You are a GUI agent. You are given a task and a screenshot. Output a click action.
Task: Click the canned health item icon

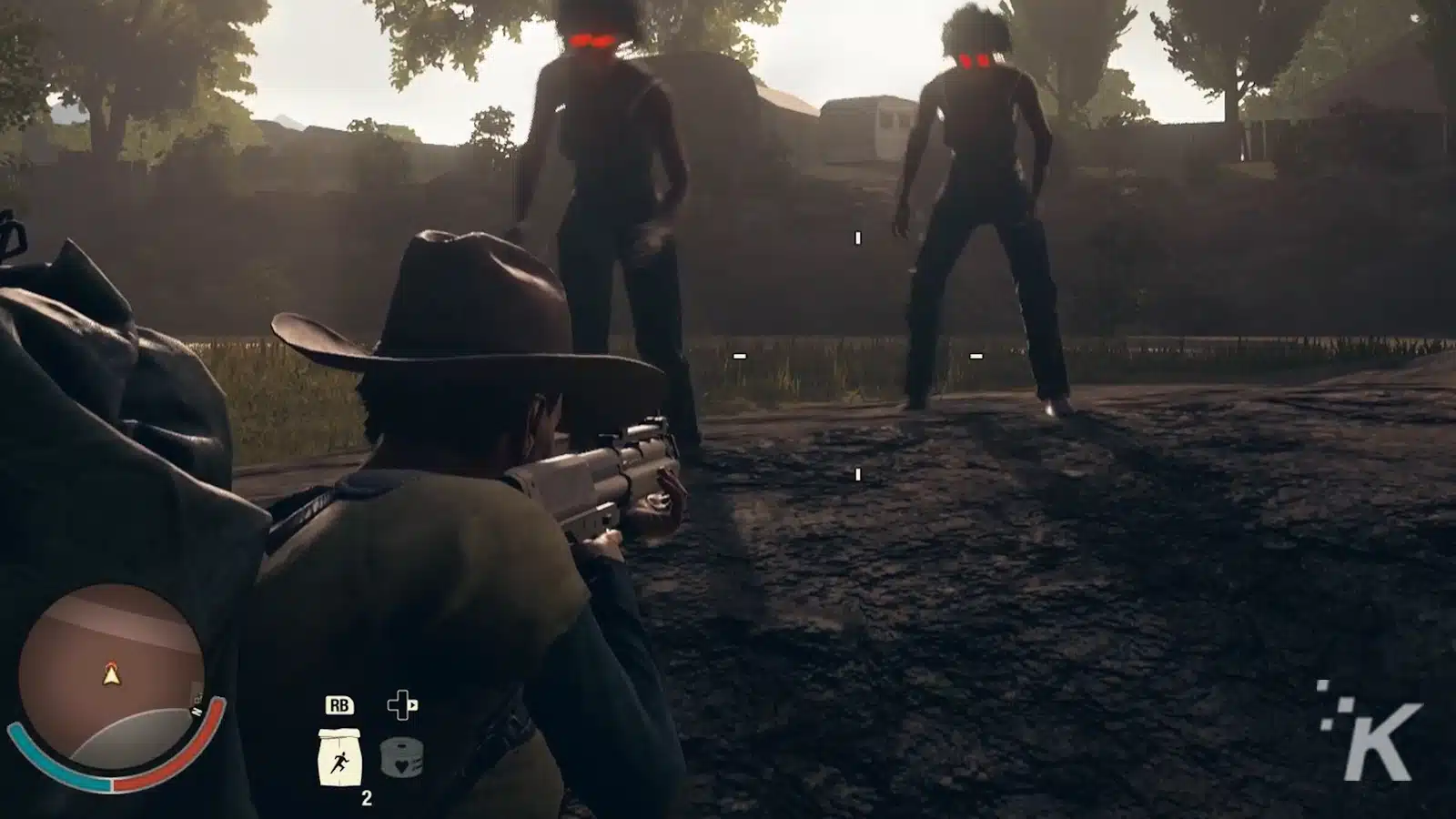click(x=403, y=758)
